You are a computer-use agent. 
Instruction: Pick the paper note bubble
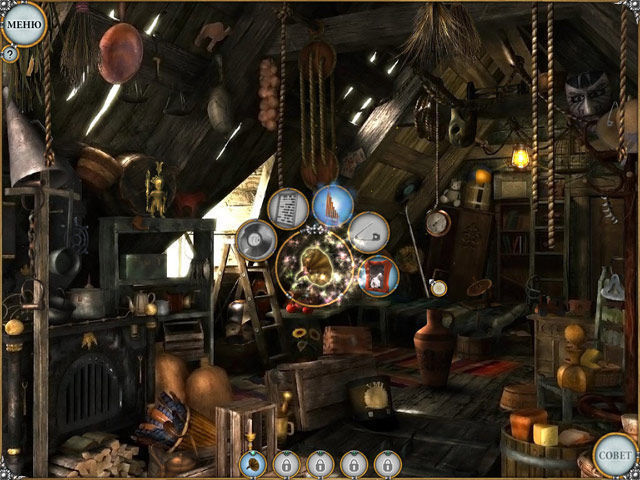click(288, 208)
